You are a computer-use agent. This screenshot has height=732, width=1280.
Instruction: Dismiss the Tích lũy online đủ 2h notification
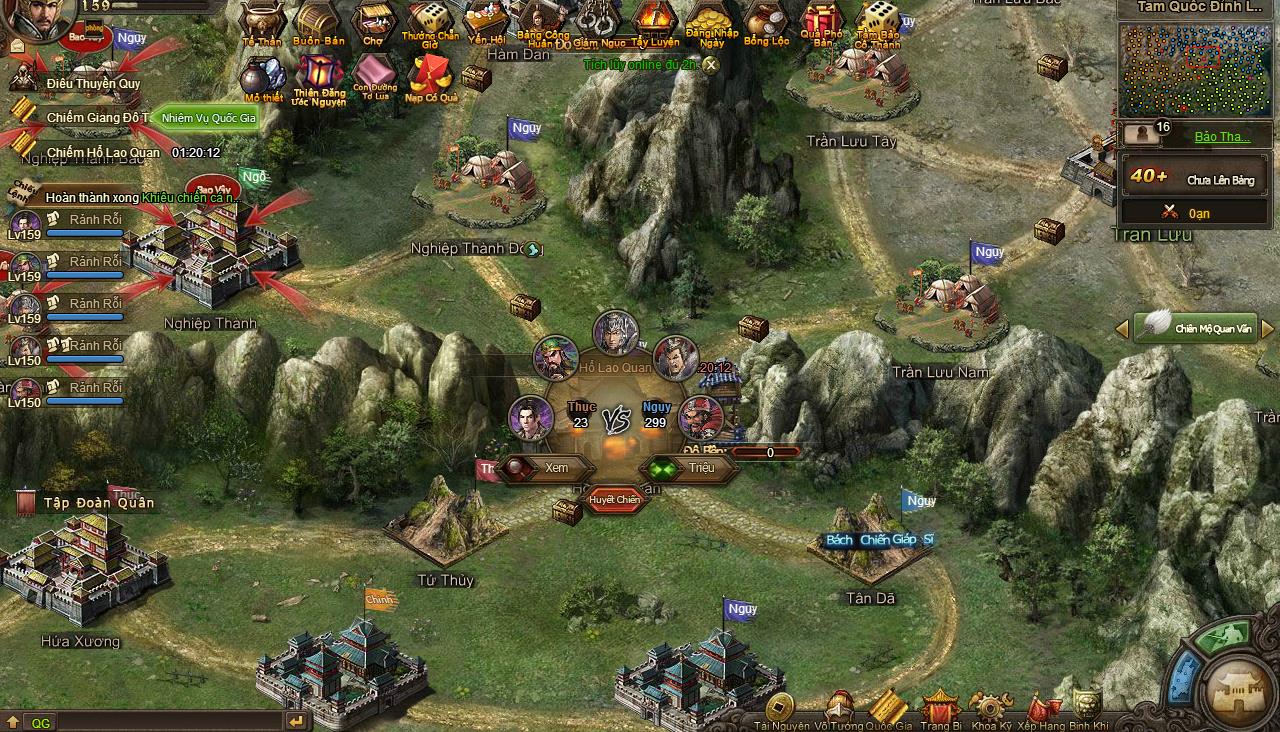[711, 63]
